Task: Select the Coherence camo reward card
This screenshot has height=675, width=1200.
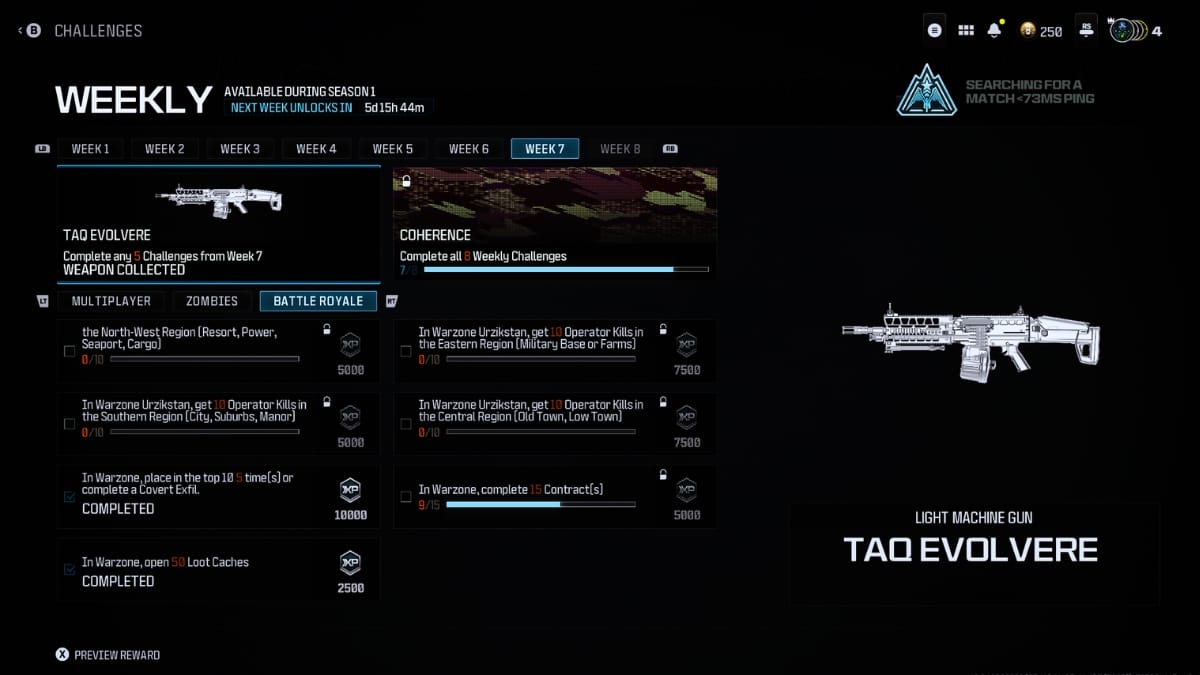Action: (x=555, y=225)
